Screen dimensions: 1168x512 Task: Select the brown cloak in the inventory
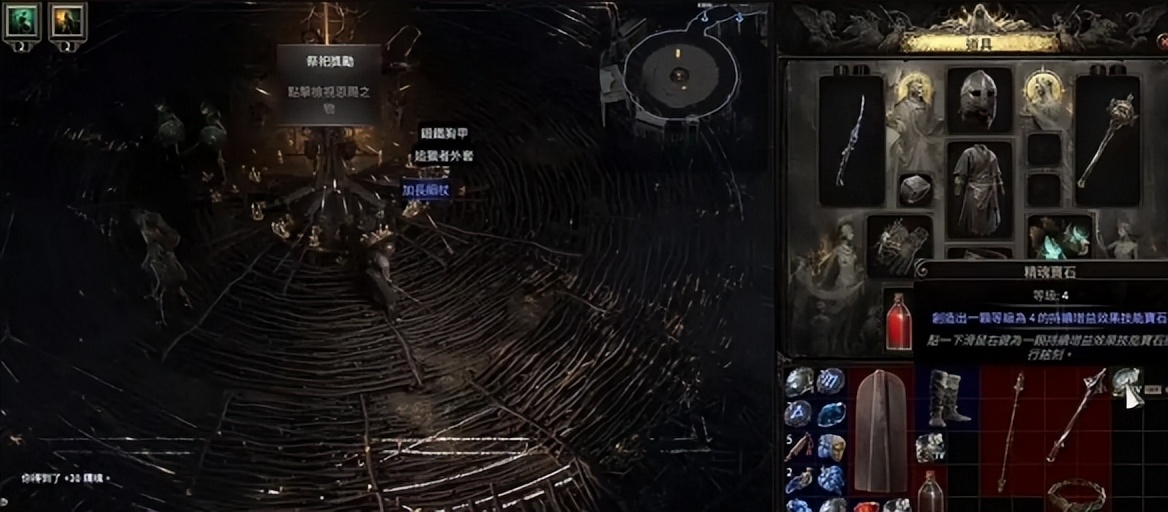(x=880, y=430)
